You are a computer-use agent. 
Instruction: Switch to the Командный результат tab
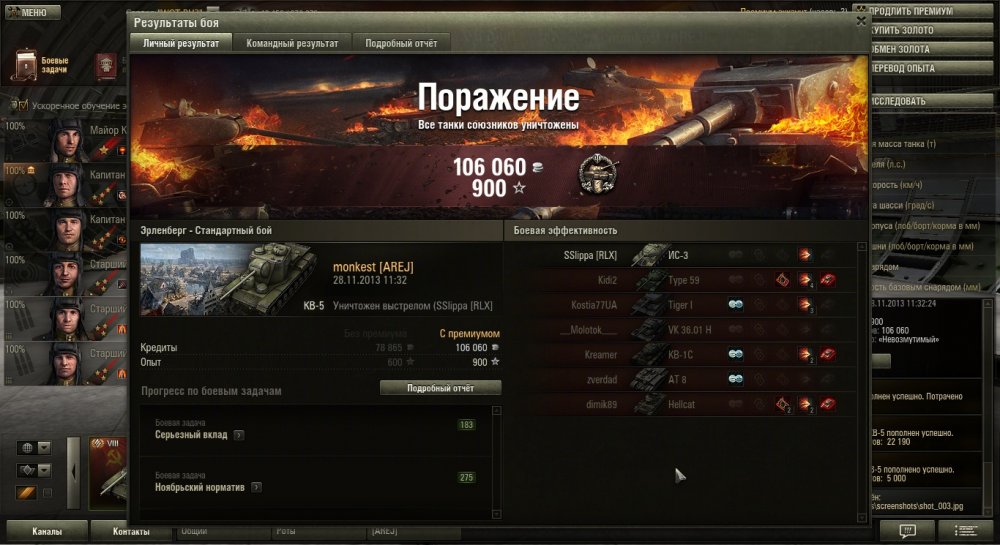pos(292,43)
